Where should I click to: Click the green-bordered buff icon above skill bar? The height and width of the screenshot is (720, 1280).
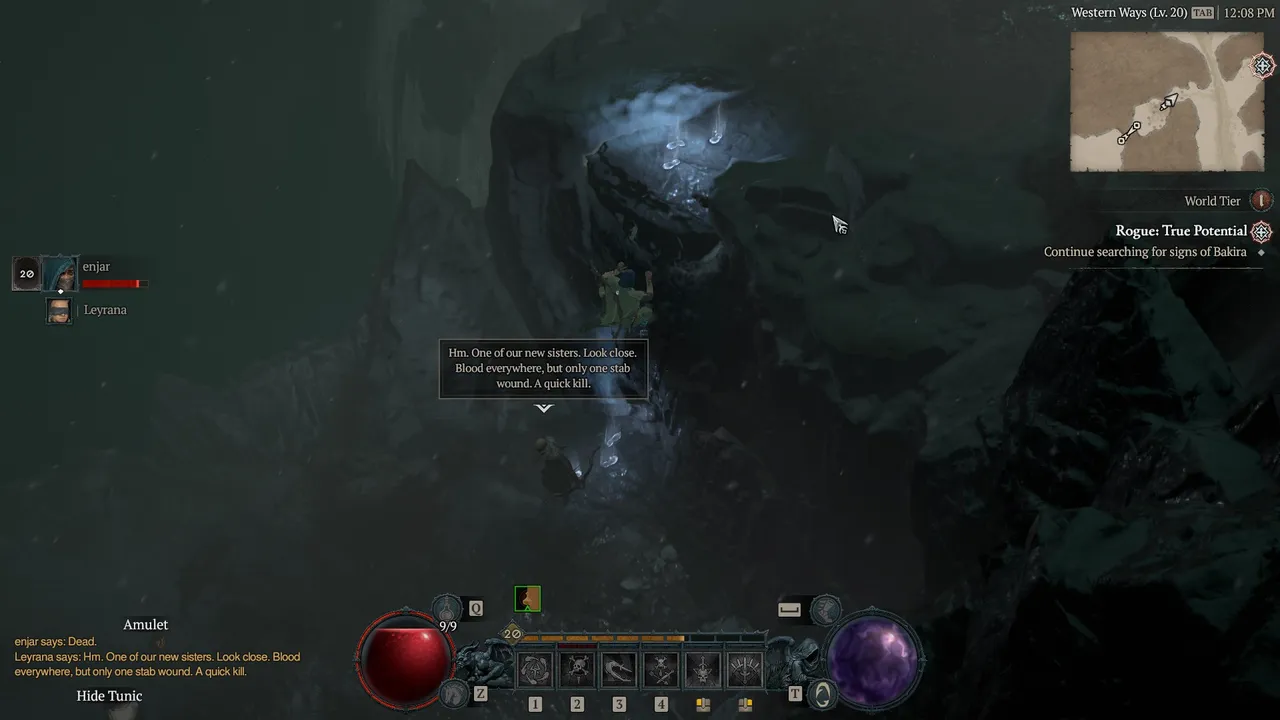coord(527,599)
